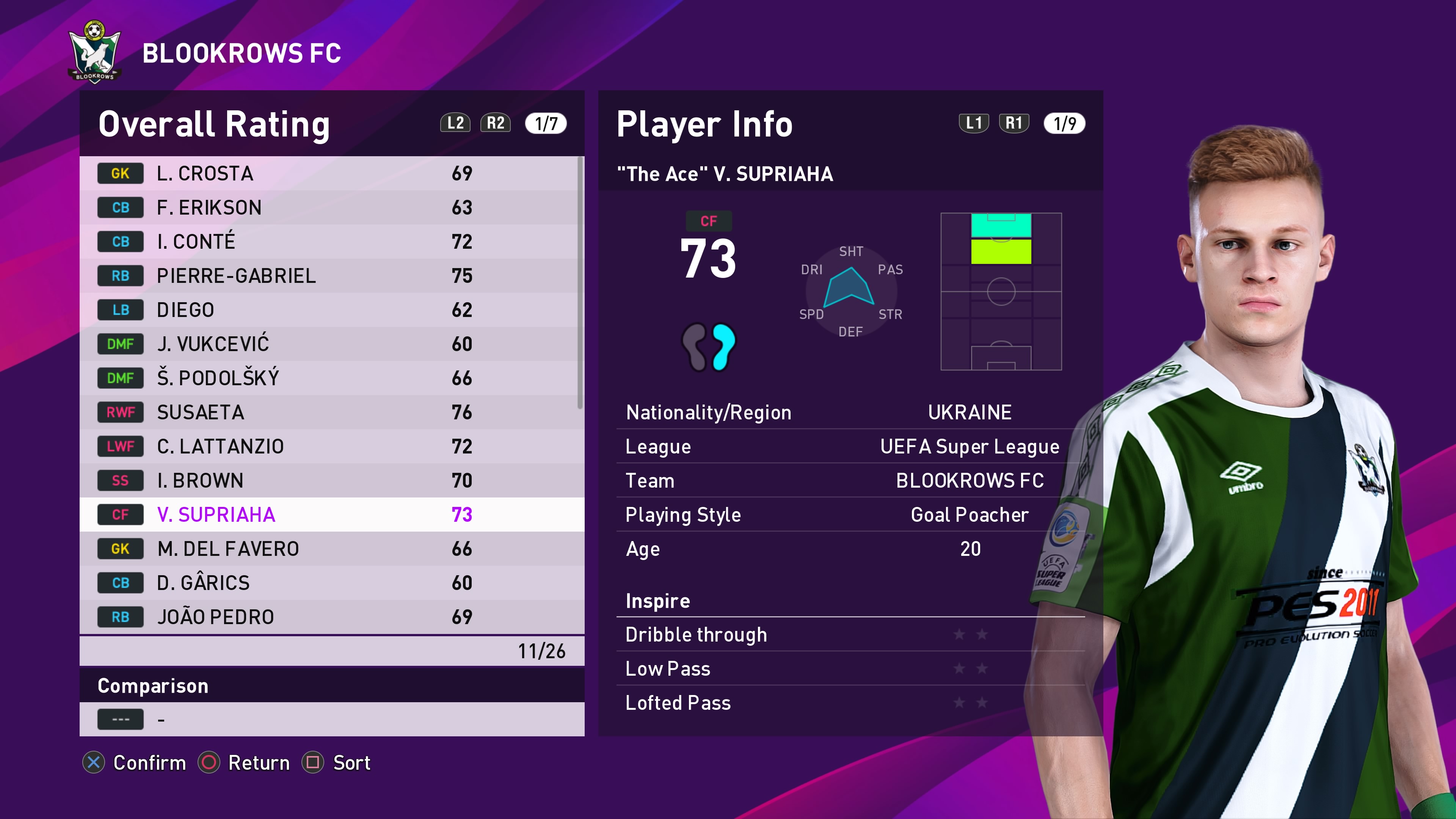Image resolution: width=1456 pixels, height=819 pixels.
Task: Click the player list scrollbar
Action: click(579, 282)
